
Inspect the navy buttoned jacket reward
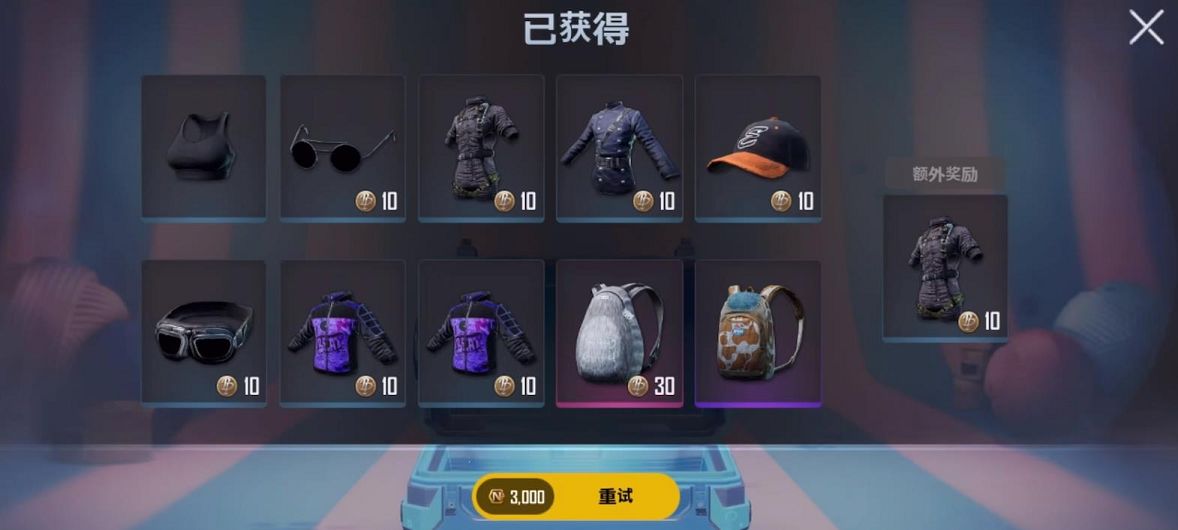[x=619, y=146]
